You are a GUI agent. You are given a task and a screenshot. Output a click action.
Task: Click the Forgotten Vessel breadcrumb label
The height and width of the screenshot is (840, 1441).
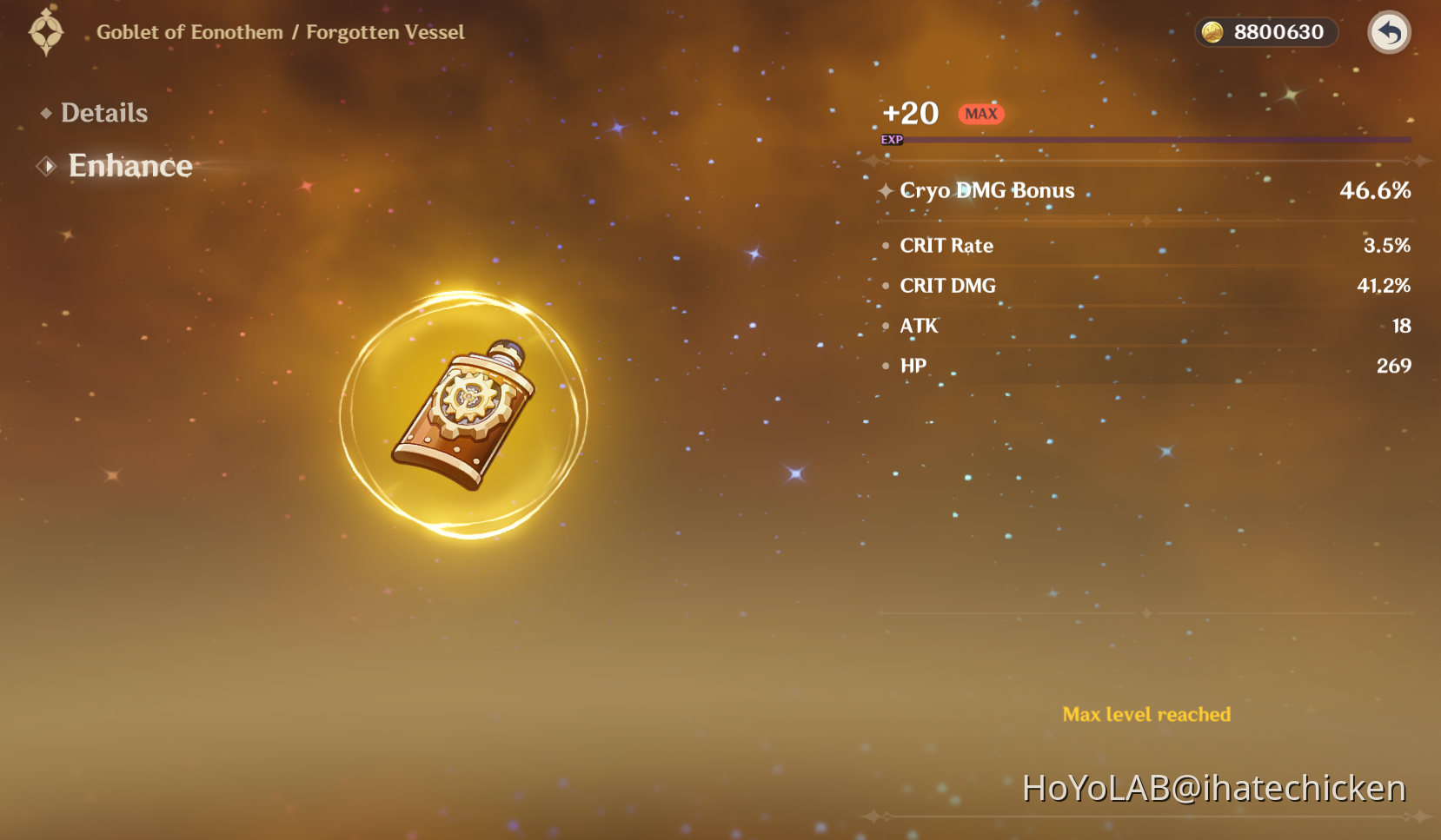[386, 32]
